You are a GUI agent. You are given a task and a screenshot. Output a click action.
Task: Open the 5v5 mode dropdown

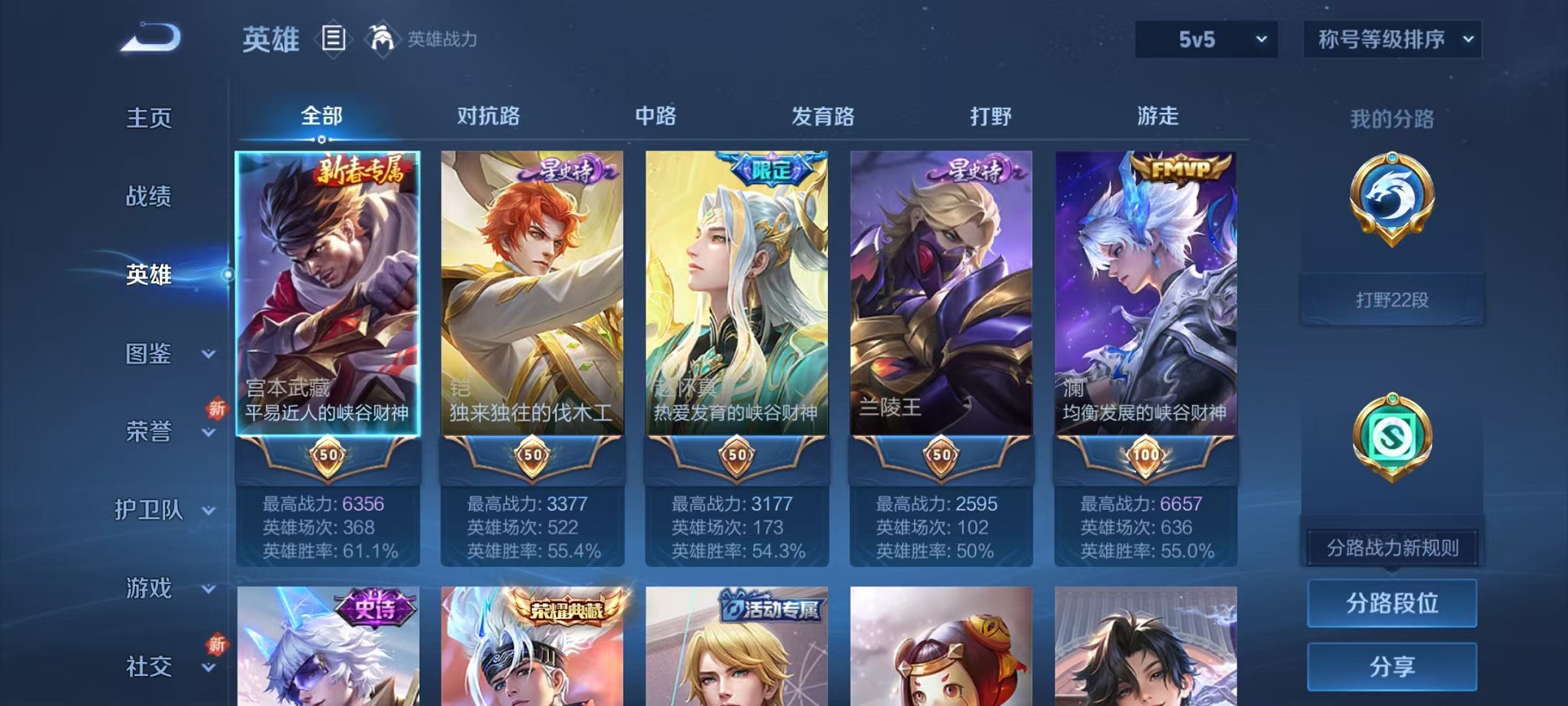[1205, 37]
